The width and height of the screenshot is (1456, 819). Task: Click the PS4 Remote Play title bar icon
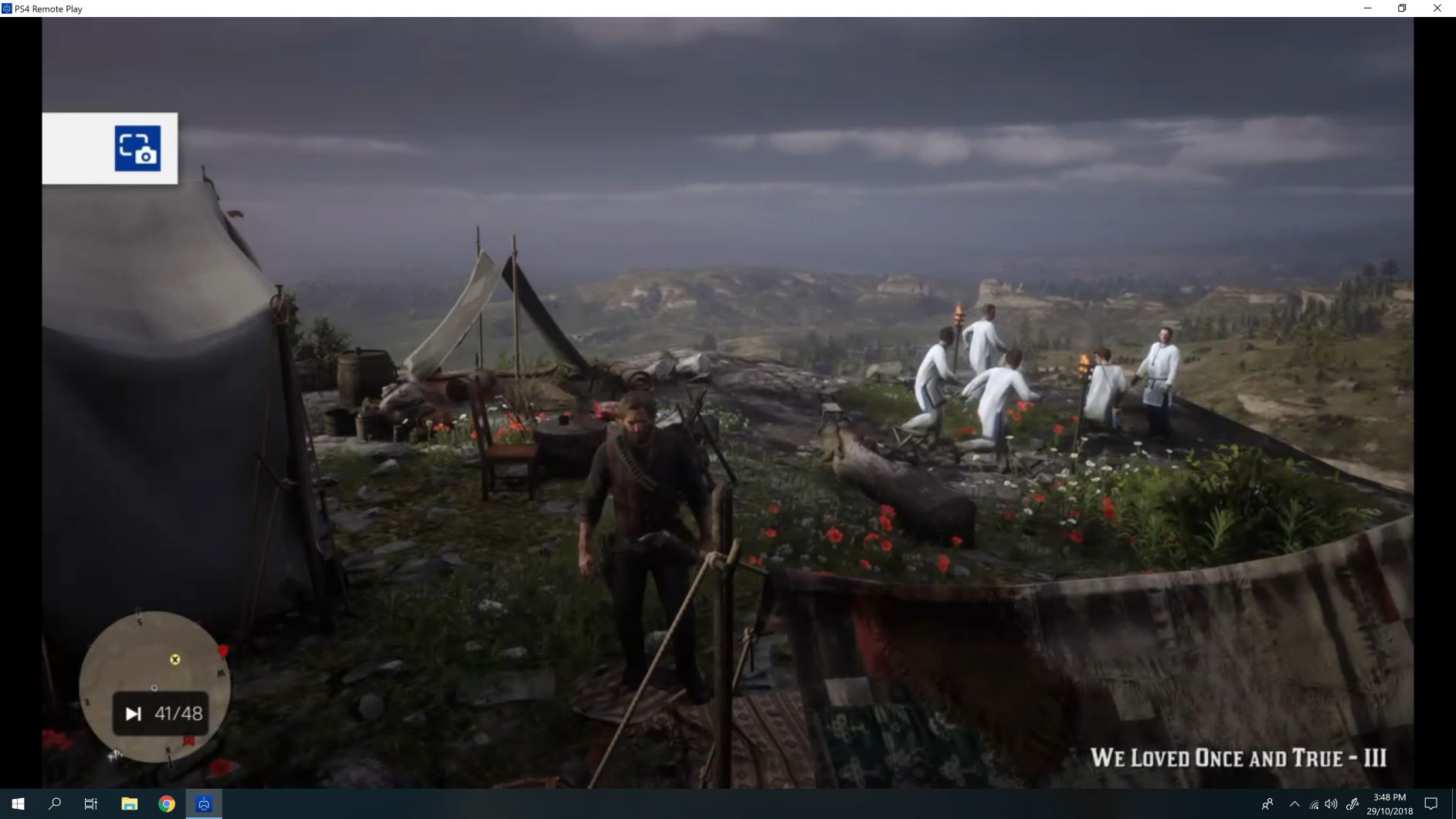click(x=7, y=8)
